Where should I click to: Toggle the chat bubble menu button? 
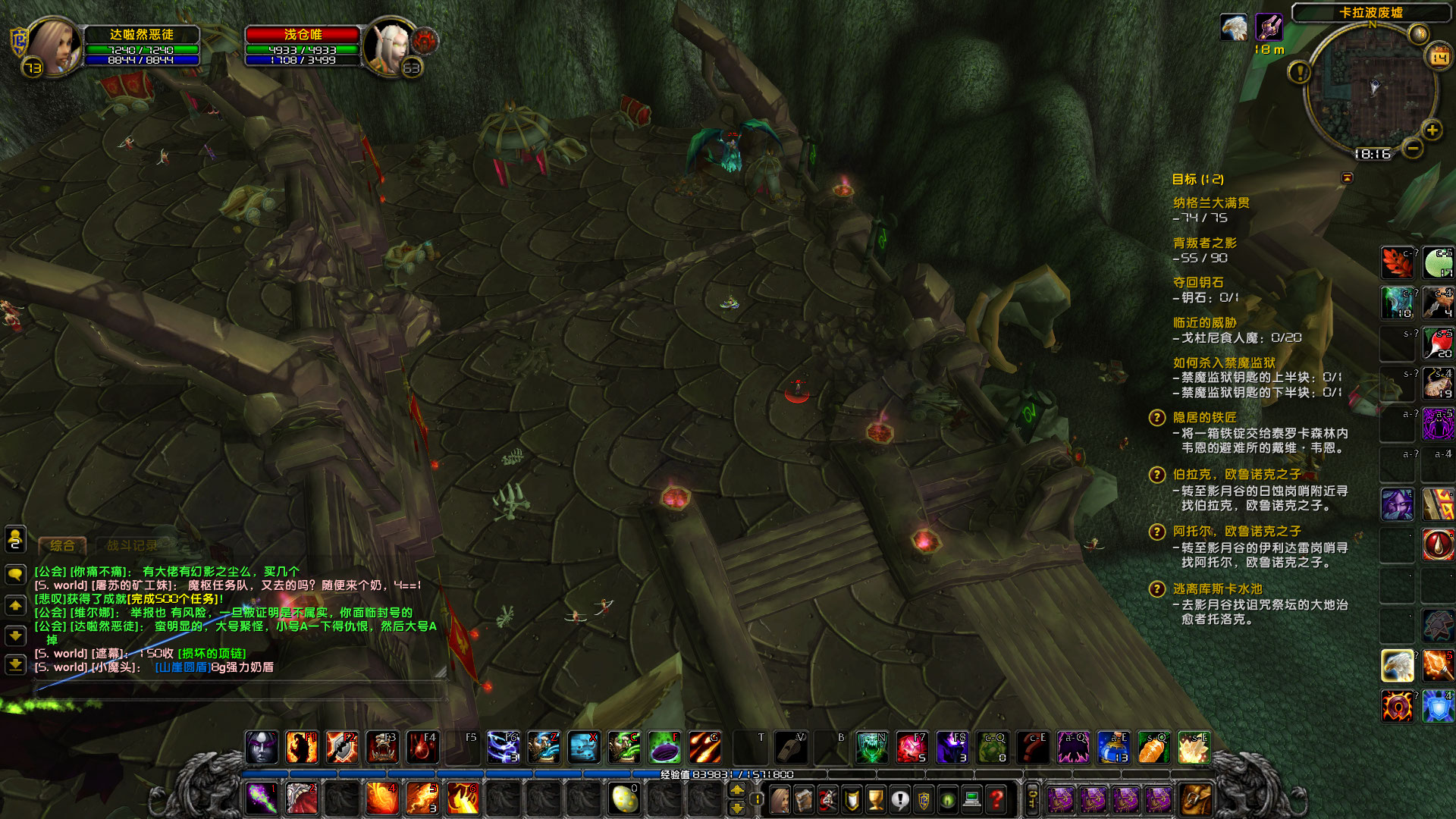point(14,572)
